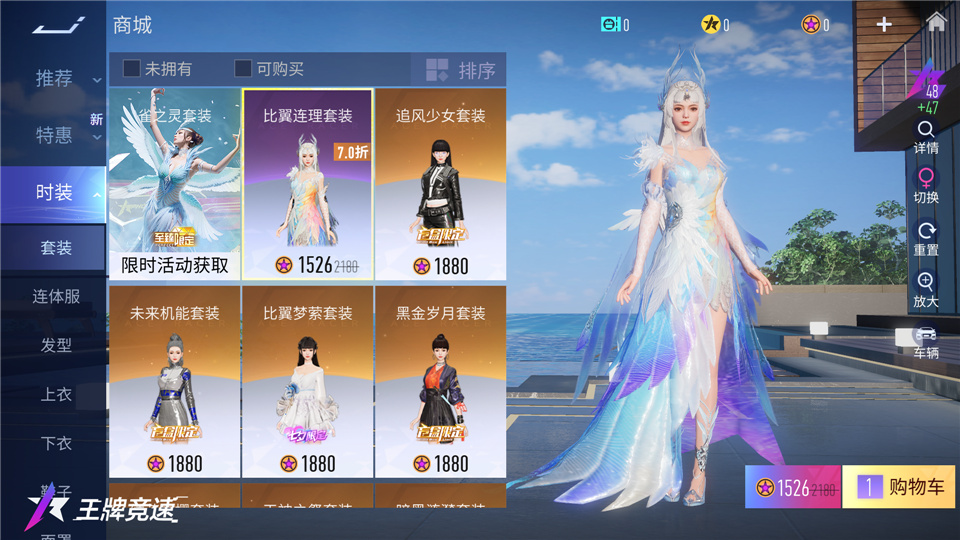The height and width of the screenshot is (540, 960).
Task: Select the 比翼梦萦套装 outfit card
Action: [x=308, y=380]
